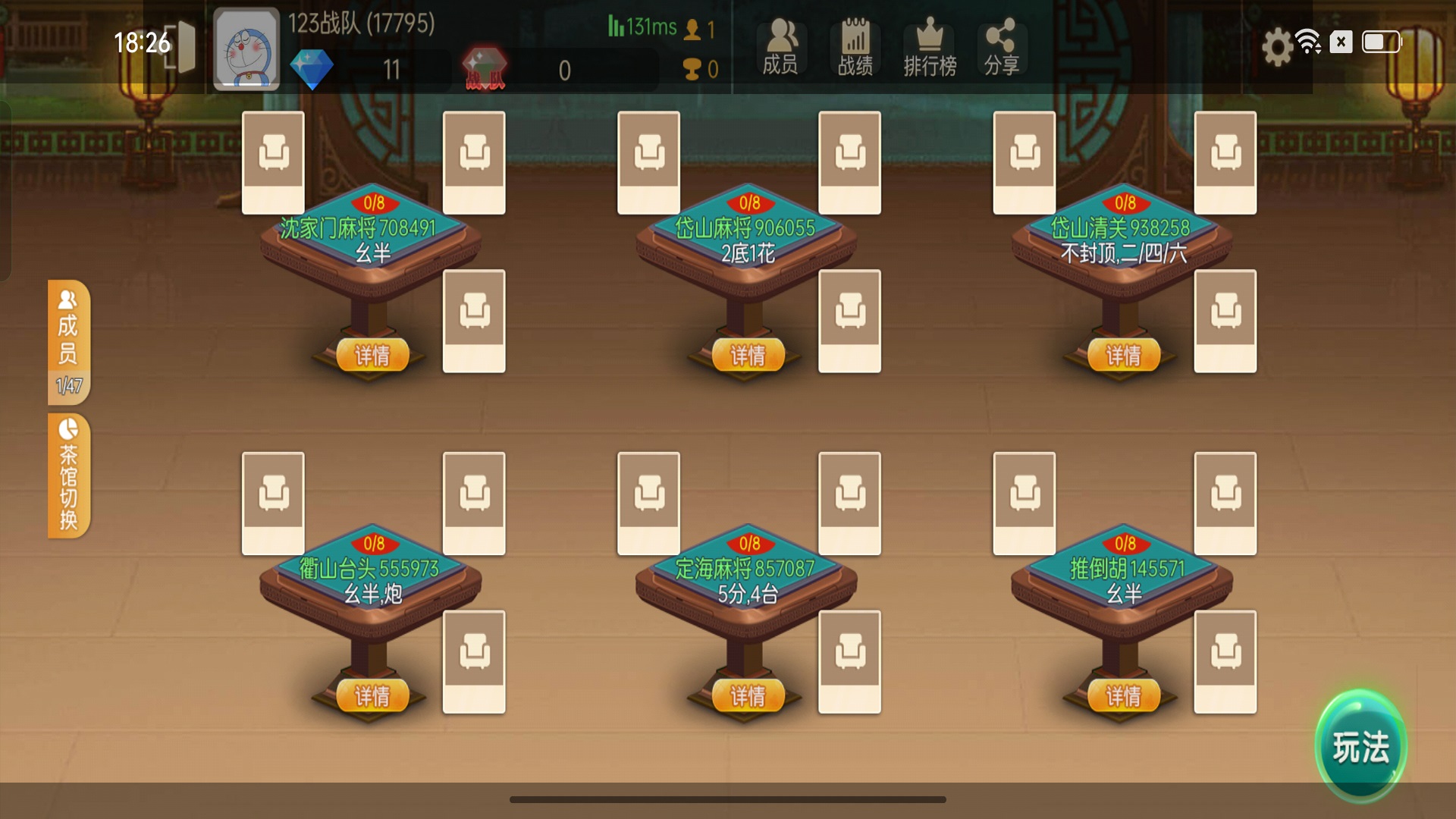Show 详情 for 沈家门麻将 708491 table
1456x819 pixels.
372,355
